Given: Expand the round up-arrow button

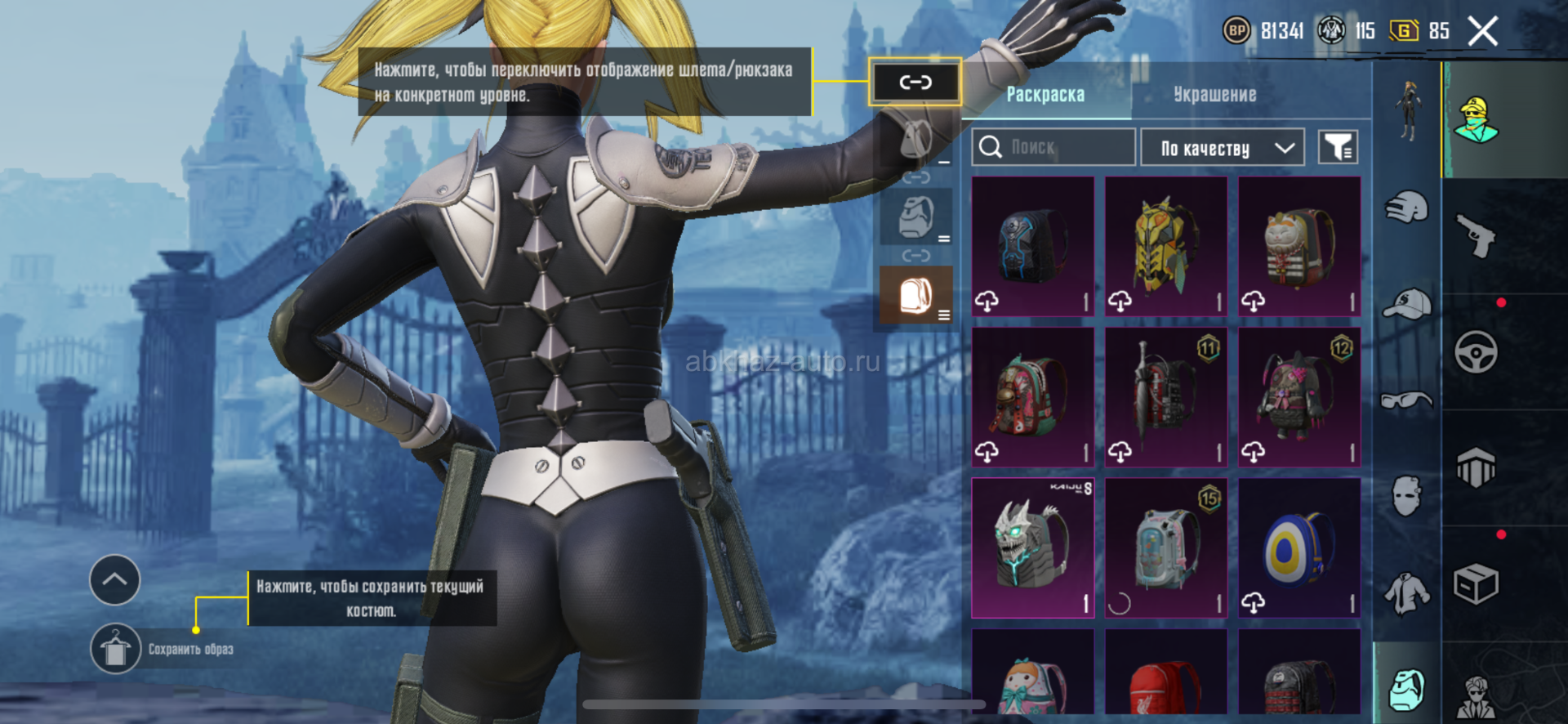Looking at the screenshot, I should pyautogui.click(x=114, y=580).
